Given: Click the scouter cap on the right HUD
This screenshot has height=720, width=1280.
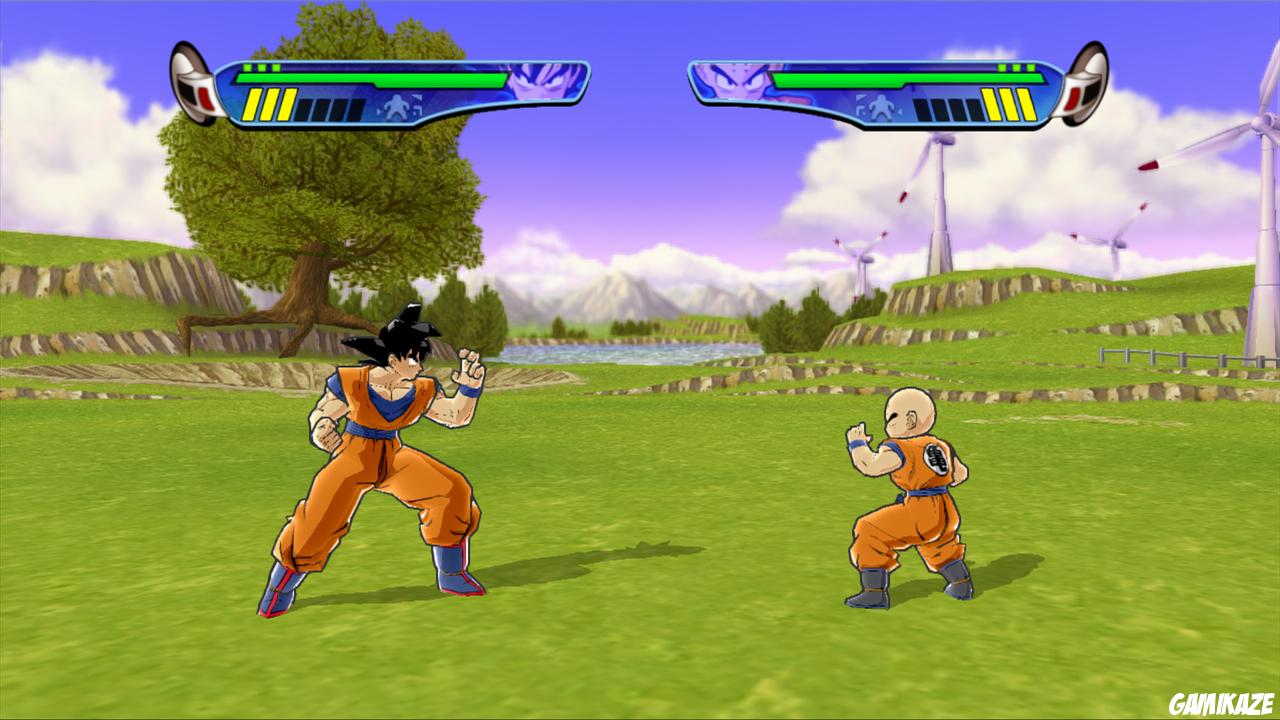Looking at the screenshot, I should point(1086,85).
